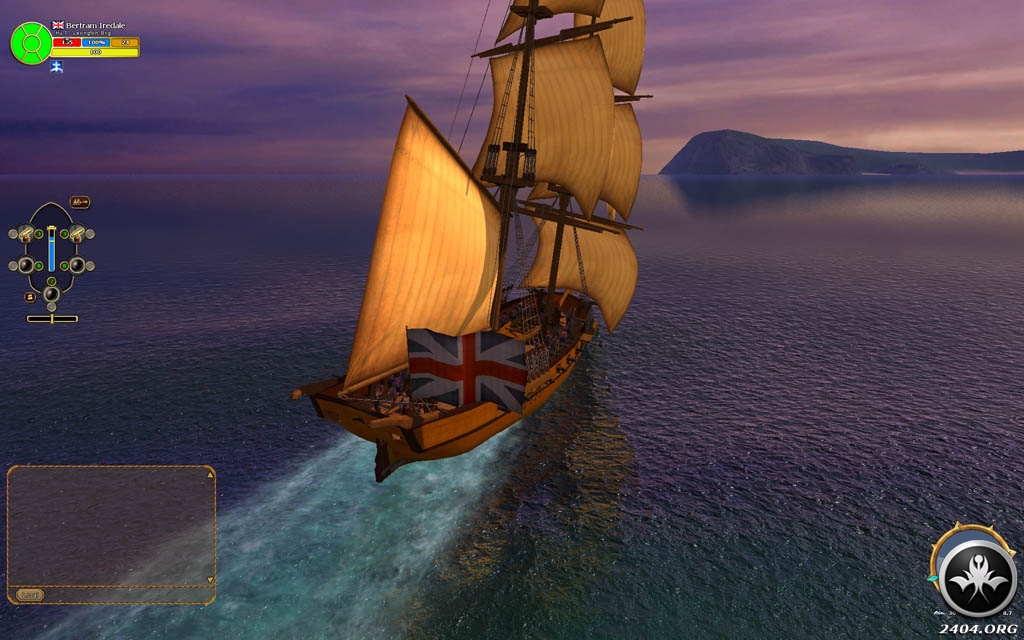Click the chat channel tab button
Image resolution: width=1024 pixels, height=640 pixels.
(x=30, y=595)
